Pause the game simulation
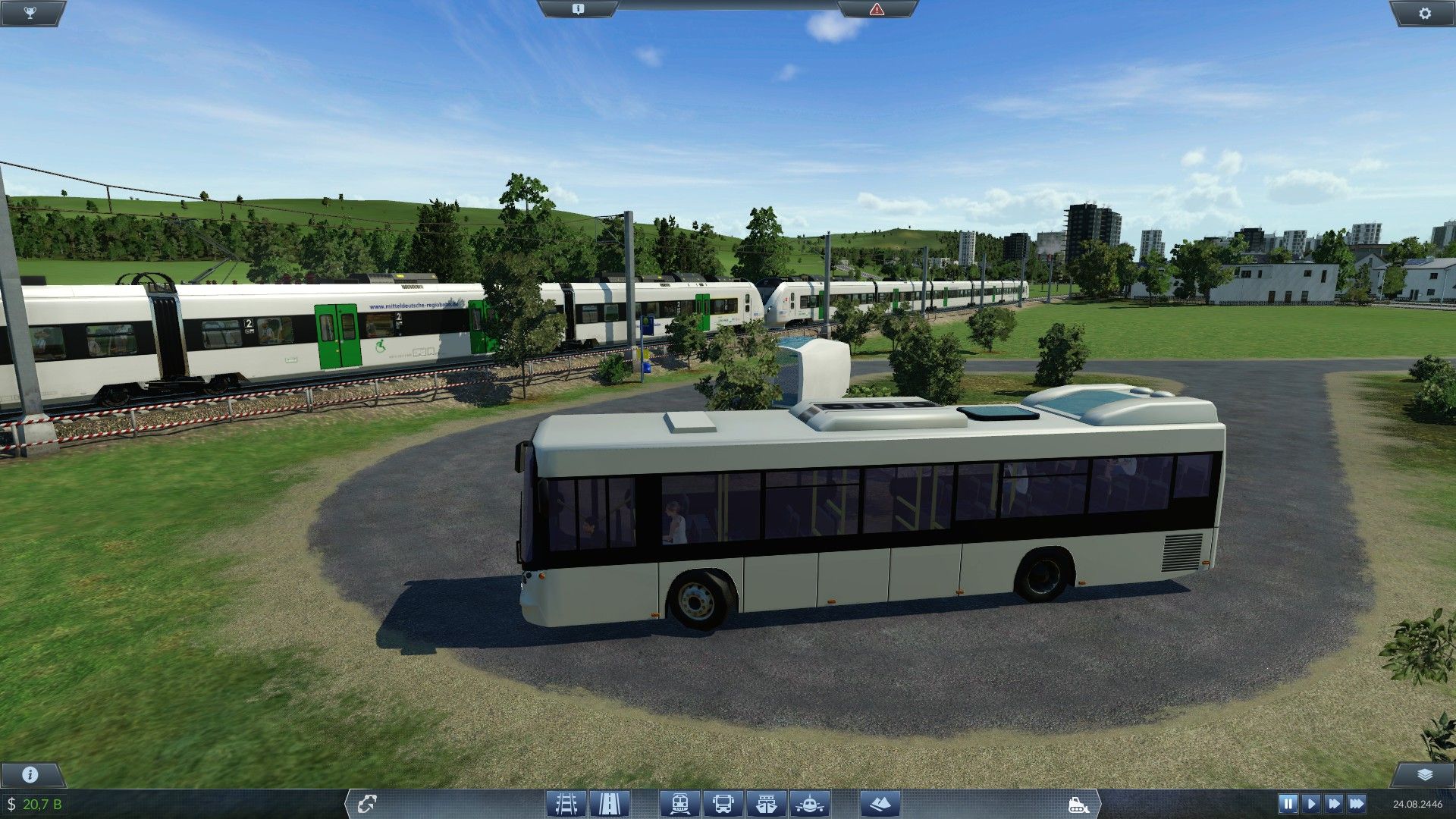 1288,803
